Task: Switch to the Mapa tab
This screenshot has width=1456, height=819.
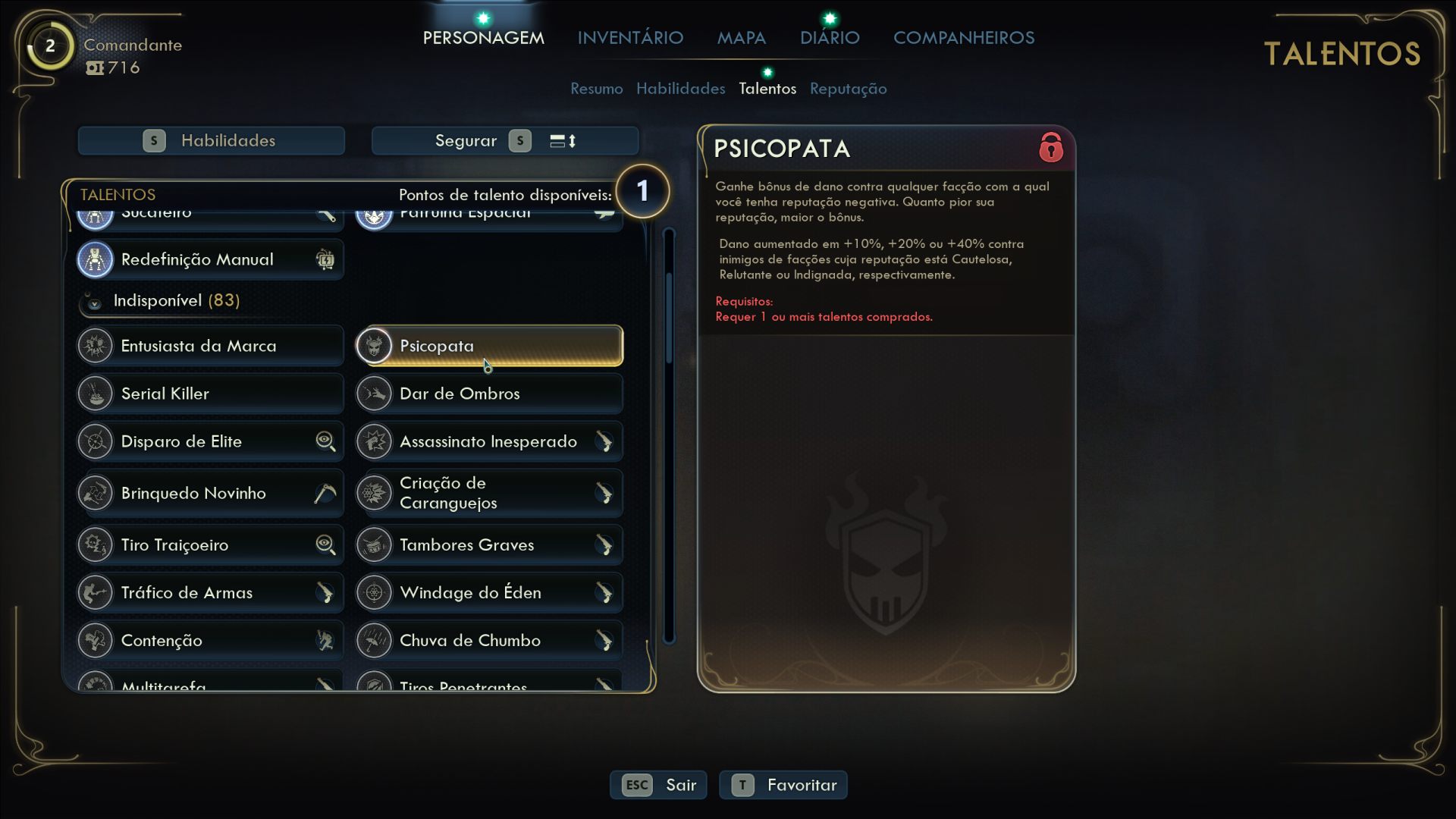Action: (741, 38)
